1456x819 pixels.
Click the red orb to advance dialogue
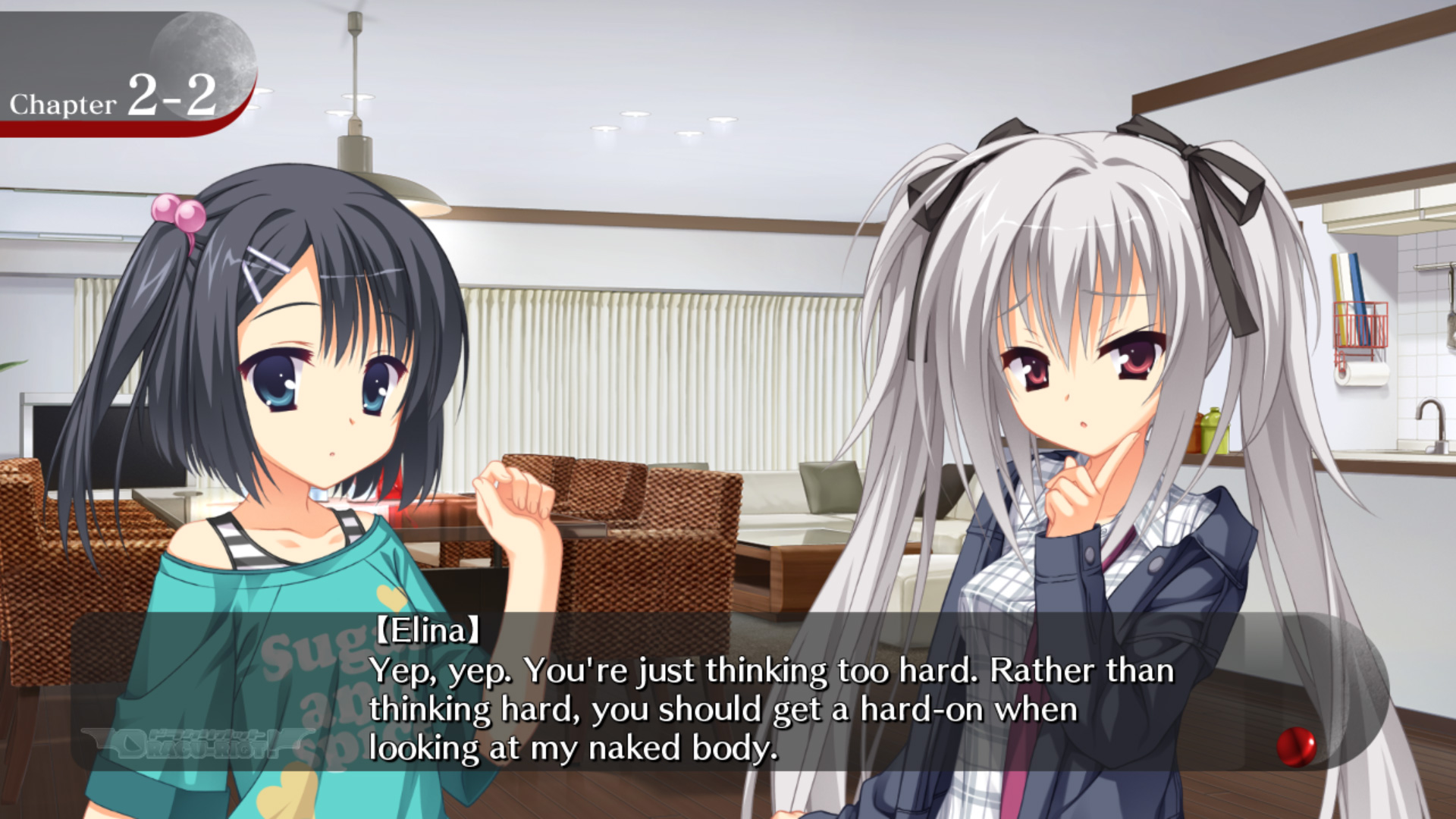coord(1296,746)
